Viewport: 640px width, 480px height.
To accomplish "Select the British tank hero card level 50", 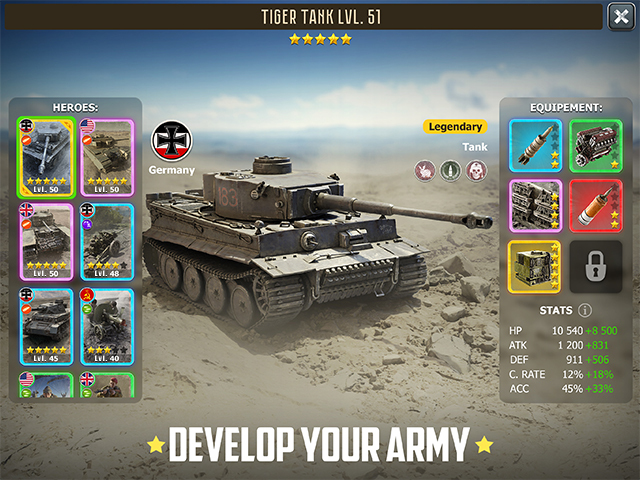I will coord(46,239).
